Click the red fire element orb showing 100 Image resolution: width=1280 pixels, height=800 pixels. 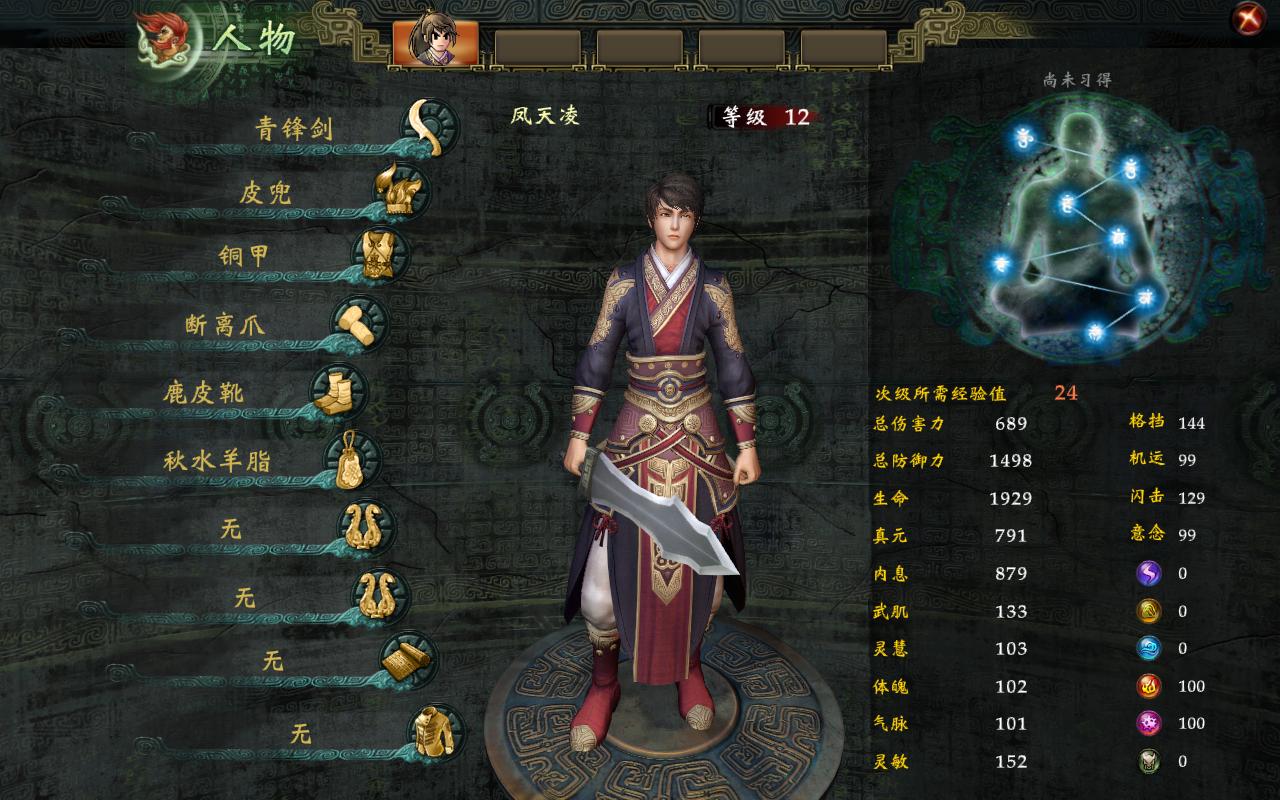point(1149,686)
